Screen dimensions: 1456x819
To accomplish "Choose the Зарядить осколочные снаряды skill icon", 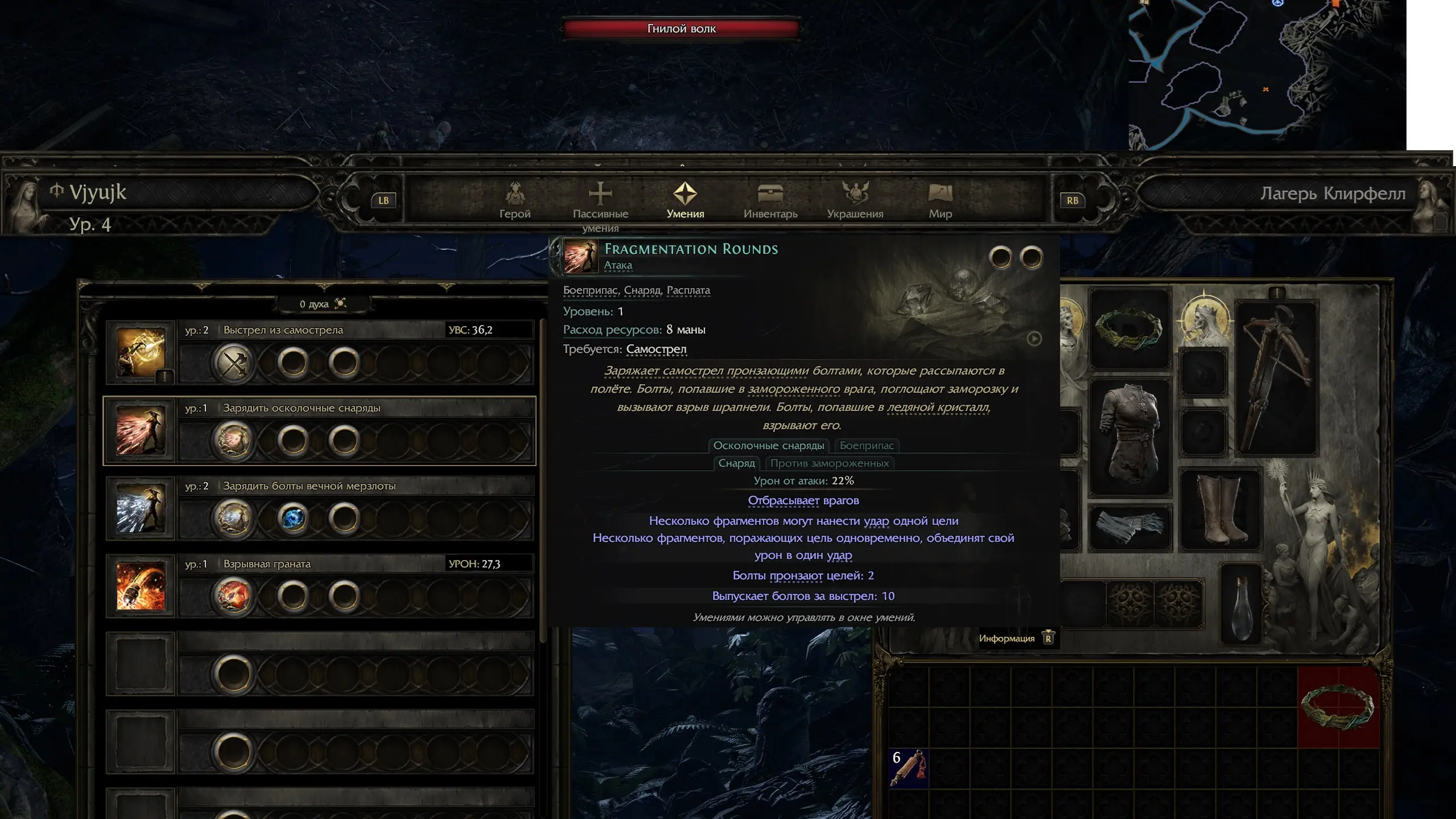I will pyautogui.click(x=141, y=431).
